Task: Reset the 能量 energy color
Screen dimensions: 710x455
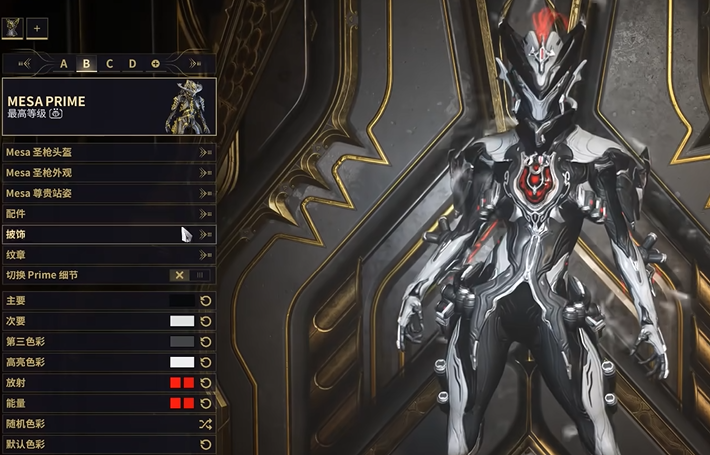Action: click(206, 403)
